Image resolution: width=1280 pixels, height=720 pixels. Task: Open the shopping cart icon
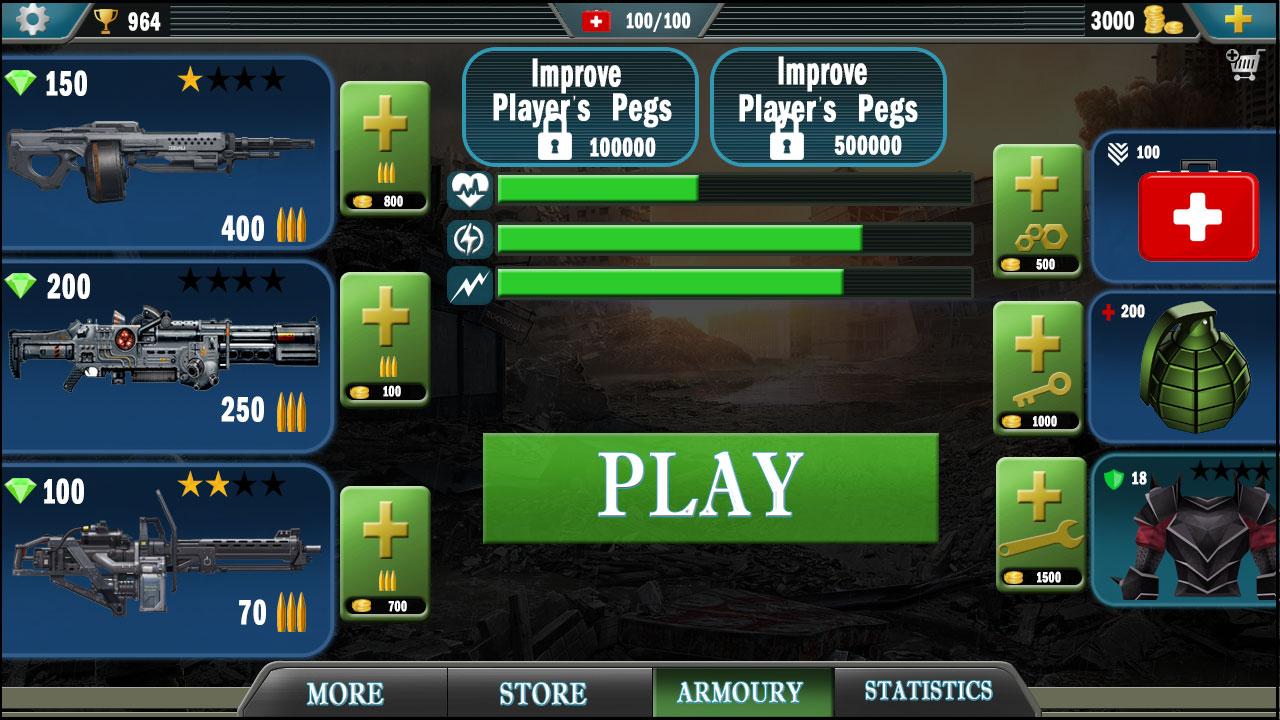click(1243, 63)
